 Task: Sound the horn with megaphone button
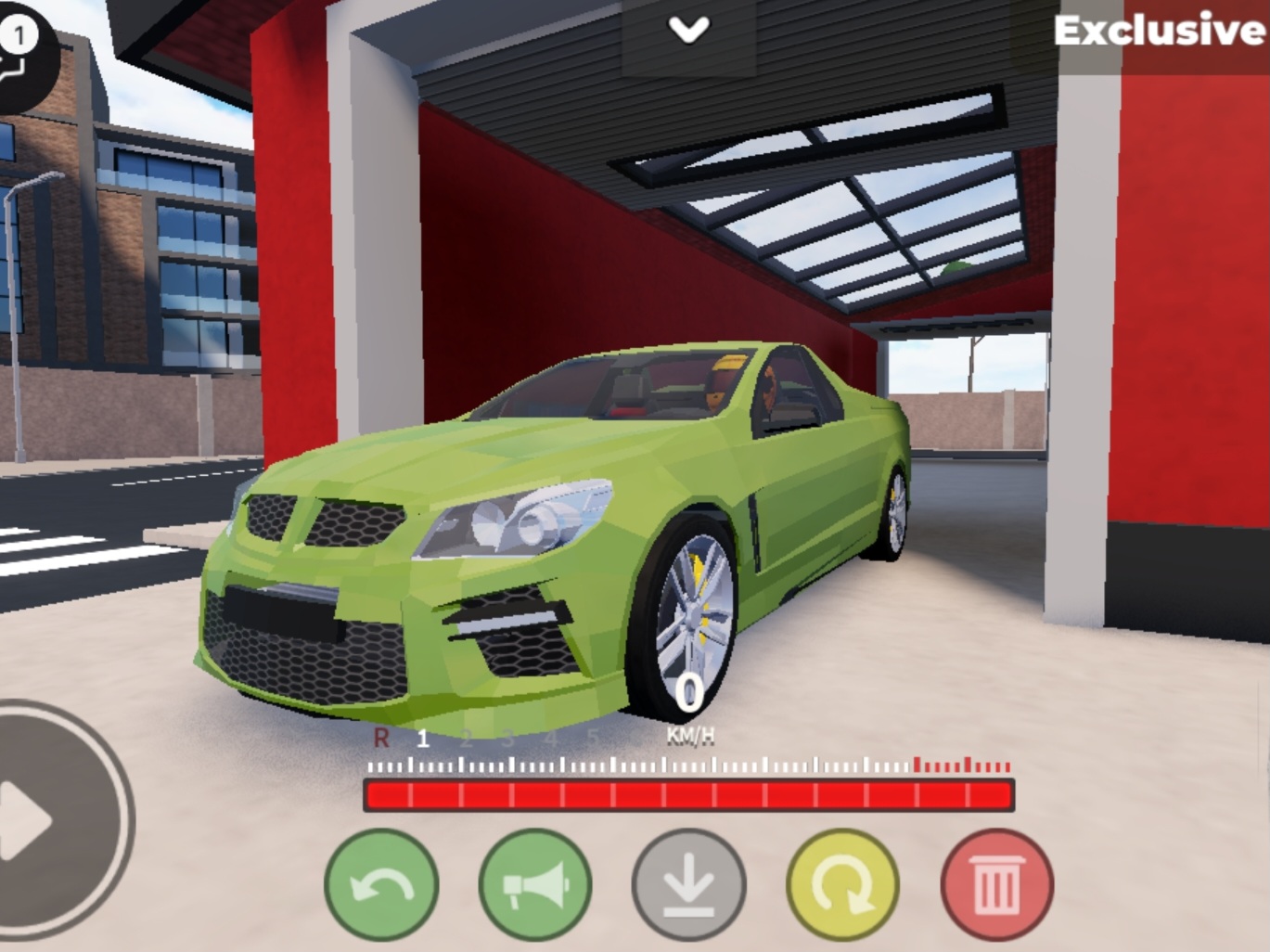(535, 884)
